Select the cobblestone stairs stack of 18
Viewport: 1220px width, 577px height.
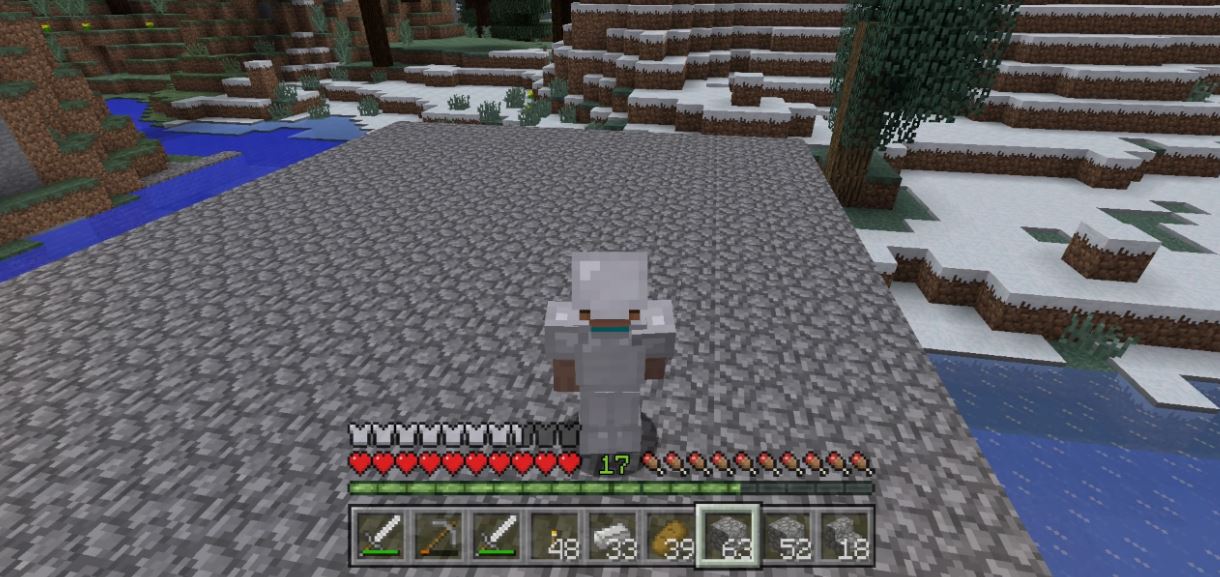pos(845,534)
